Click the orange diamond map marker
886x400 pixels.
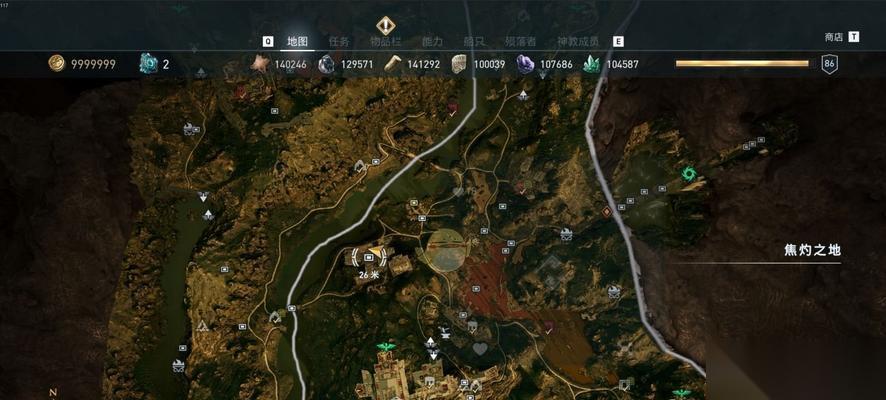click(606, 212)
